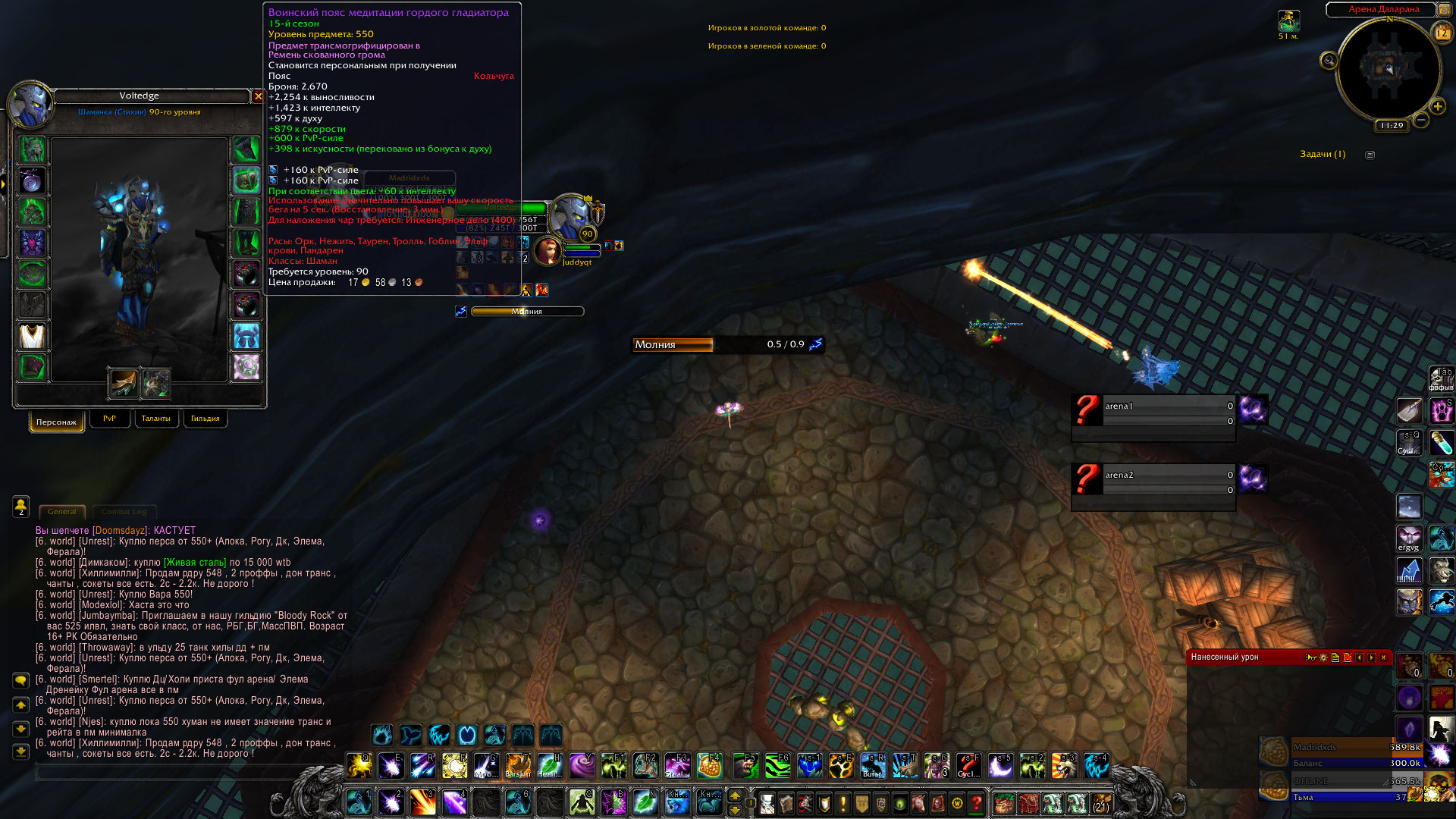This screenshot has height=819, width=1456.
Task: Activate the Cyclone ability with question mark
Action: coord(968,766)
